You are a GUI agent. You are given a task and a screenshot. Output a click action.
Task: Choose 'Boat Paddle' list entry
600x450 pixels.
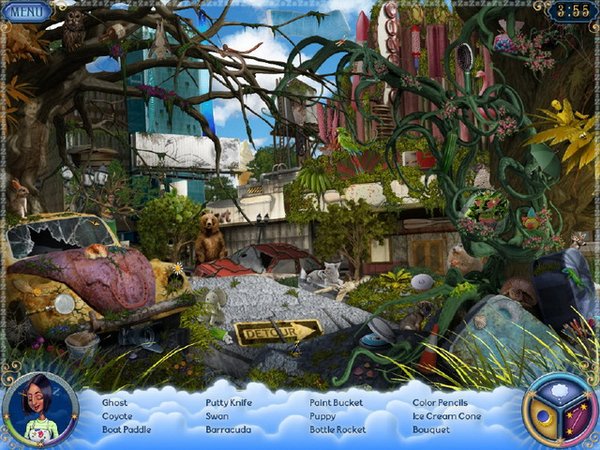[x=127, y=430]
